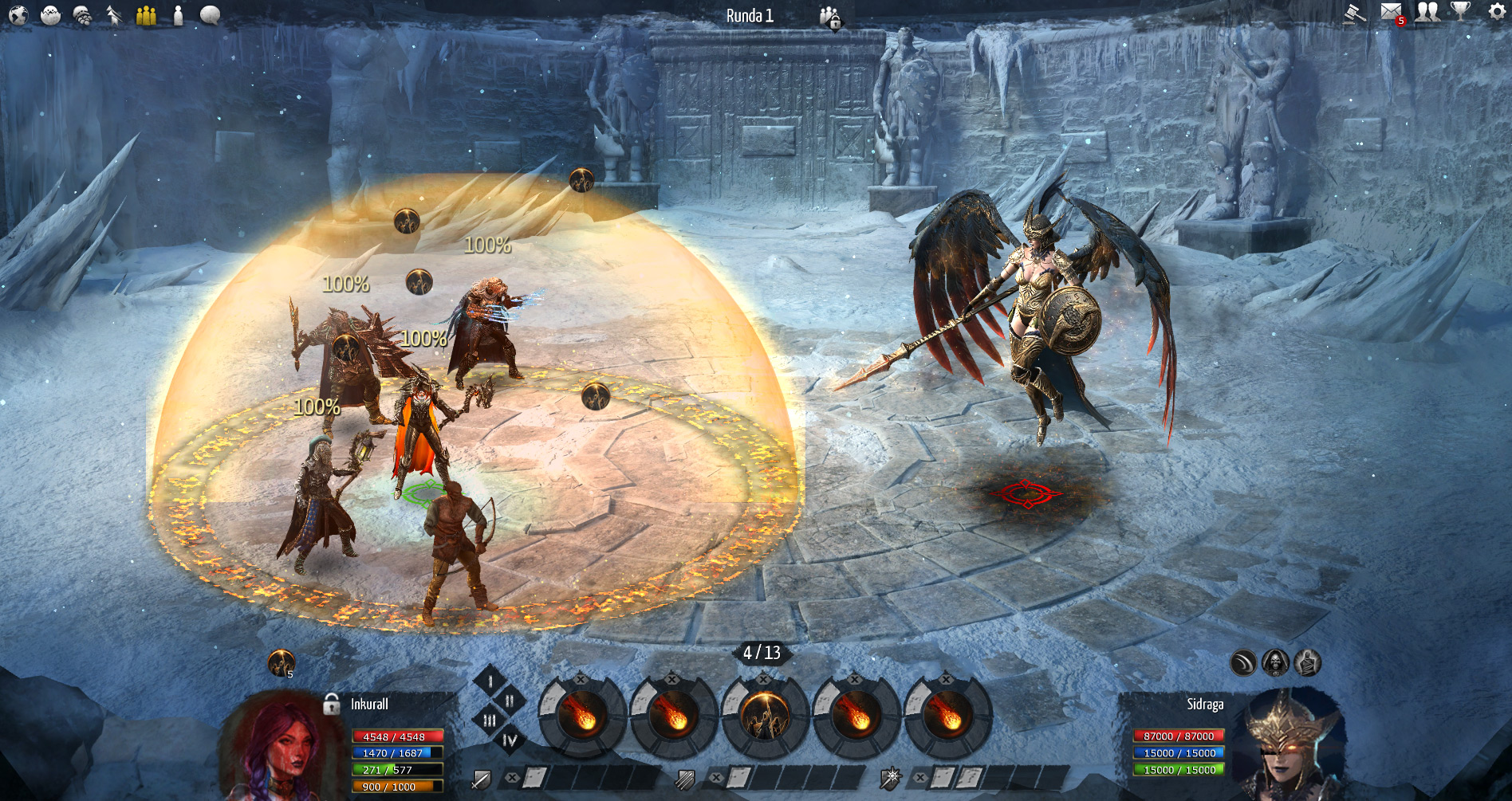Image resolution: width=1512 pixels, height=801 pixels.
Task: Open the world globe menu
Action: click(x=18, y=14)
